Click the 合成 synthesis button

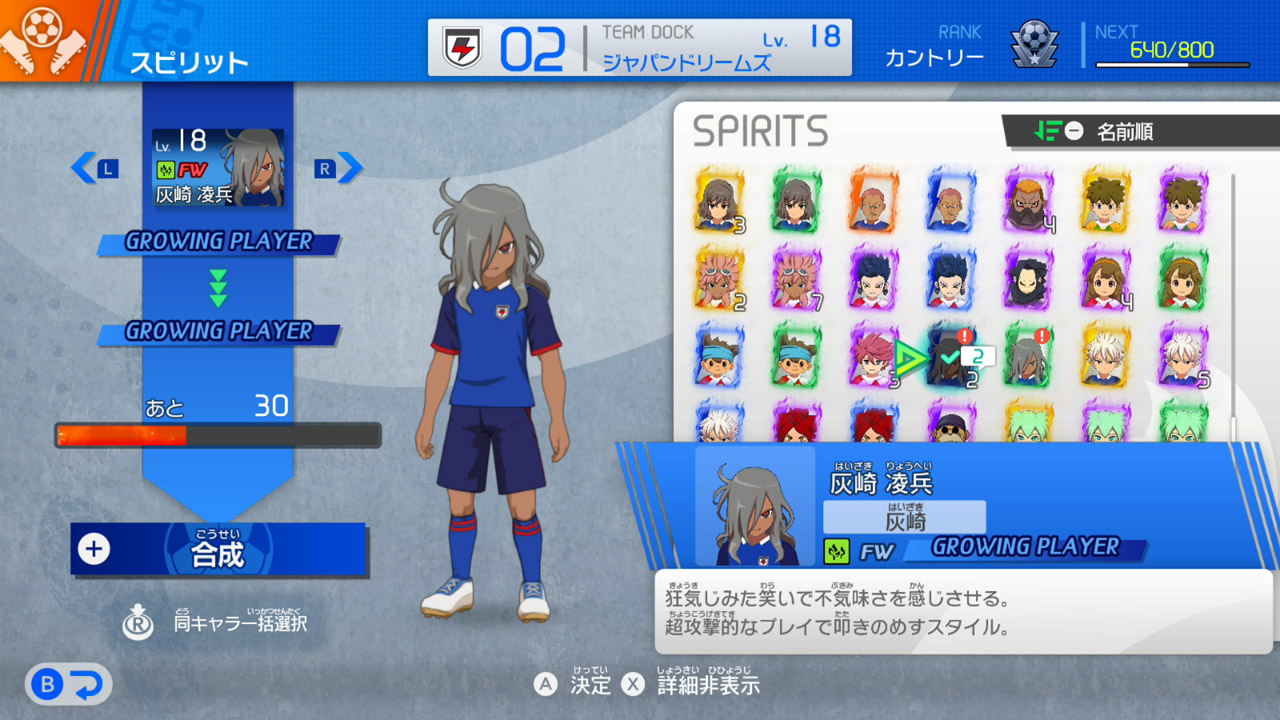[x=218, y=549]
